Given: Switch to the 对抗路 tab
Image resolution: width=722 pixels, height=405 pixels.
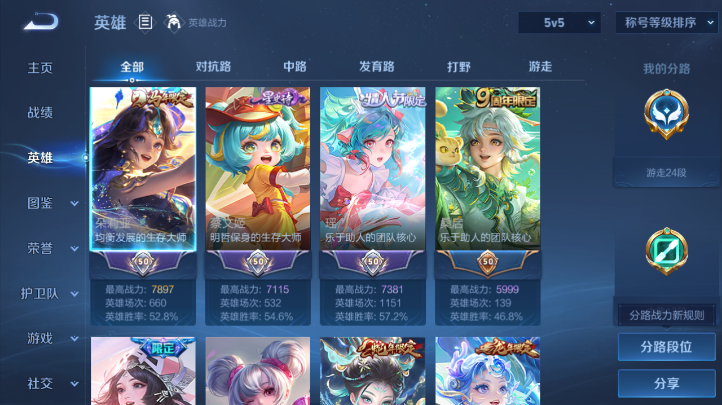Looking at the screenshot, I should (x=213, y=67).
